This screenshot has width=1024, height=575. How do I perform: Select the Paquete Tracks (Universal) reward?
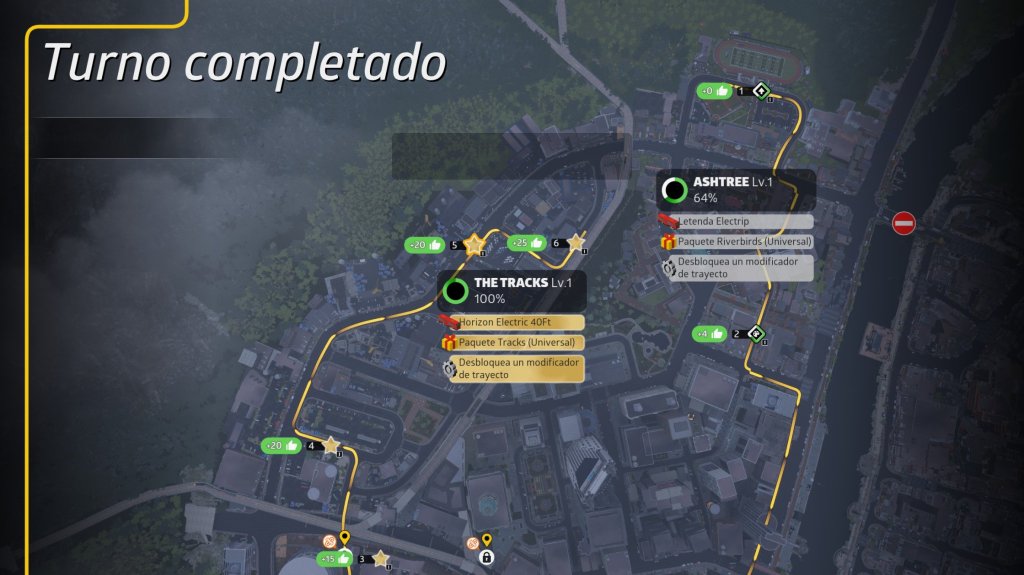pyautogui.click(x=510, y=342)
